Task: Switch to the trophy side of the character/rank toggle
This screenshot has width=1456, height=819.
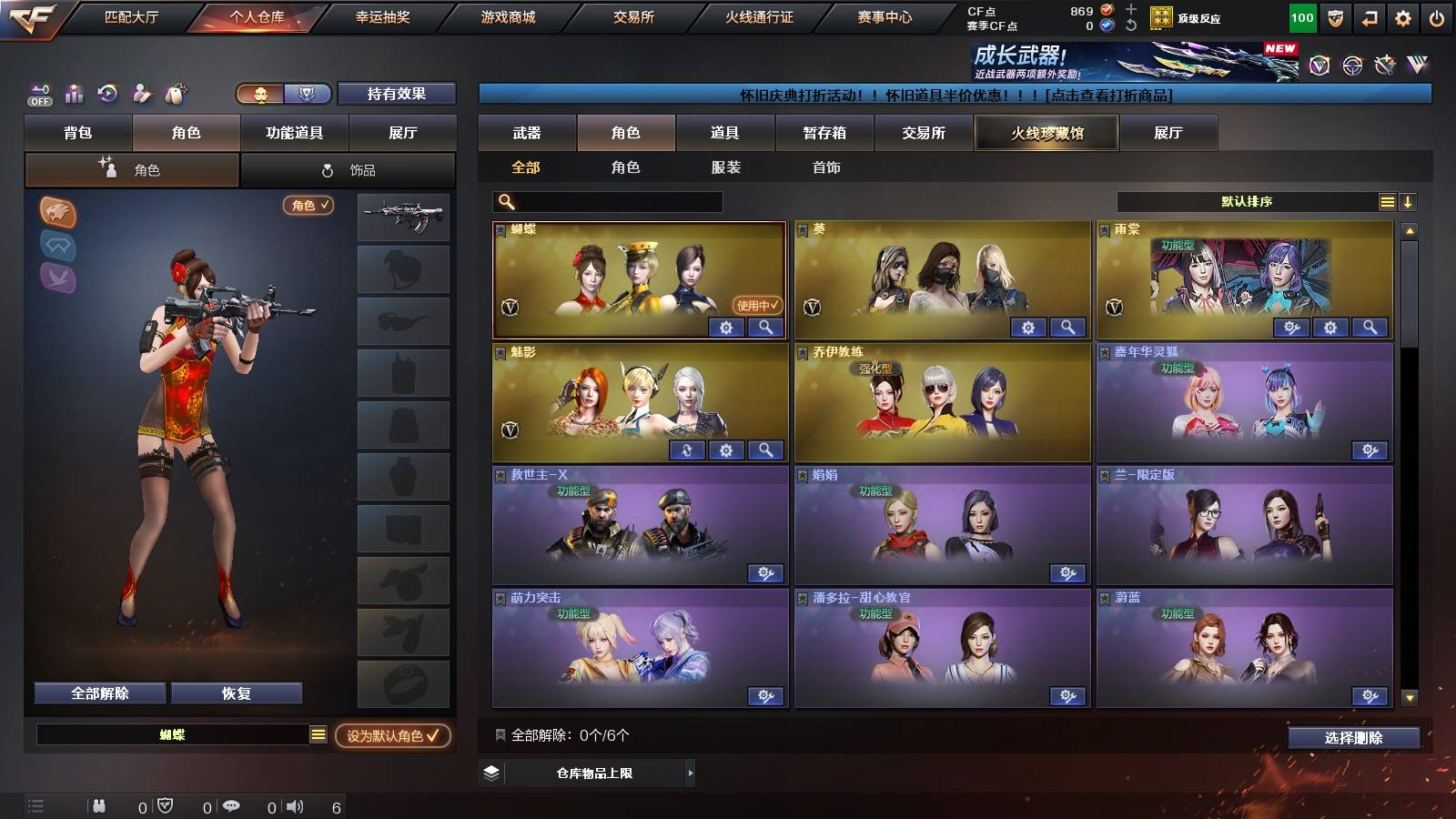Action: click(307, 94)
